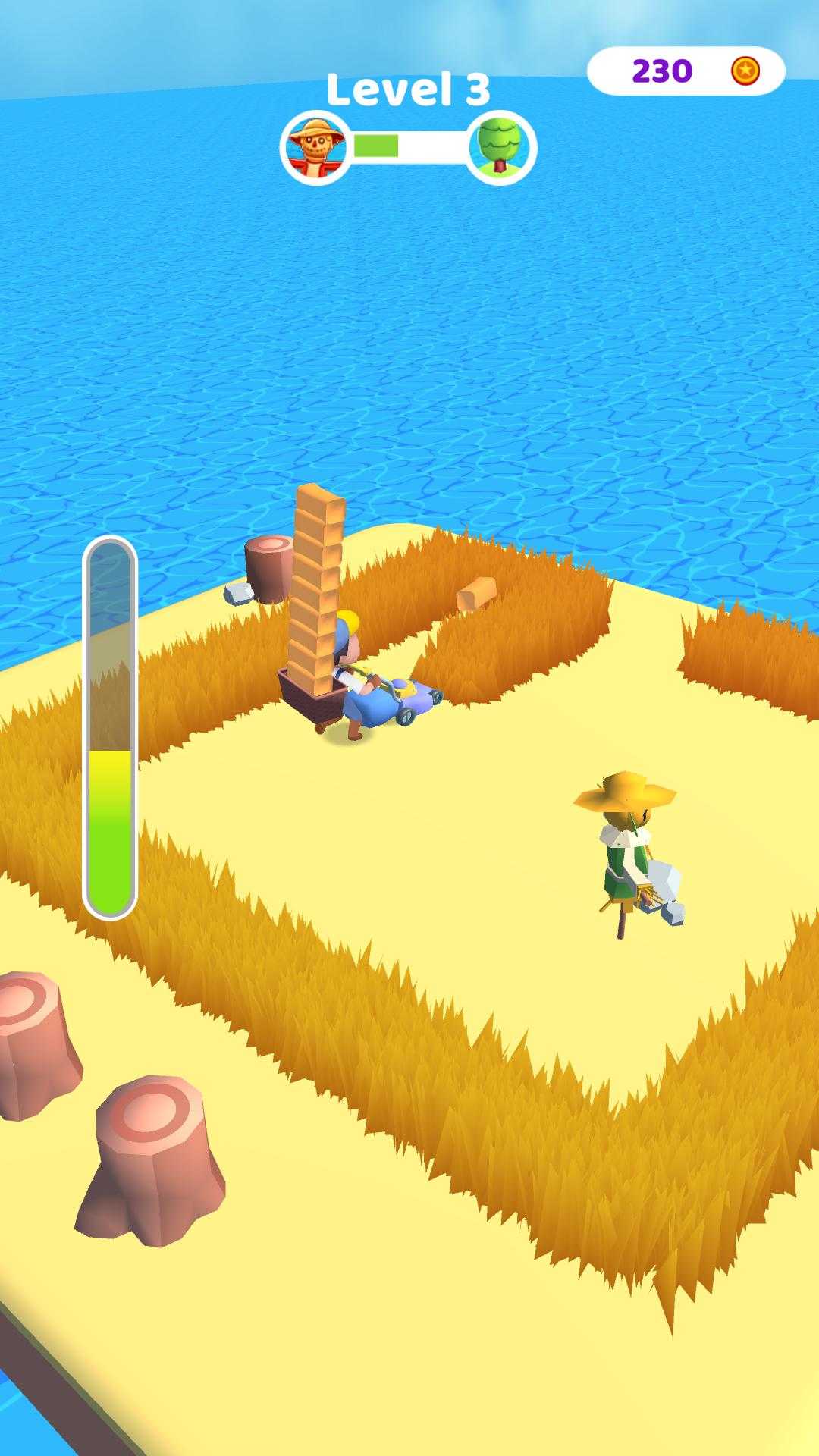Screen dimensions: 819x1456
Task: Tap the scarecrow stage icon
Action: pyautogui.click(x=315, y=147)
